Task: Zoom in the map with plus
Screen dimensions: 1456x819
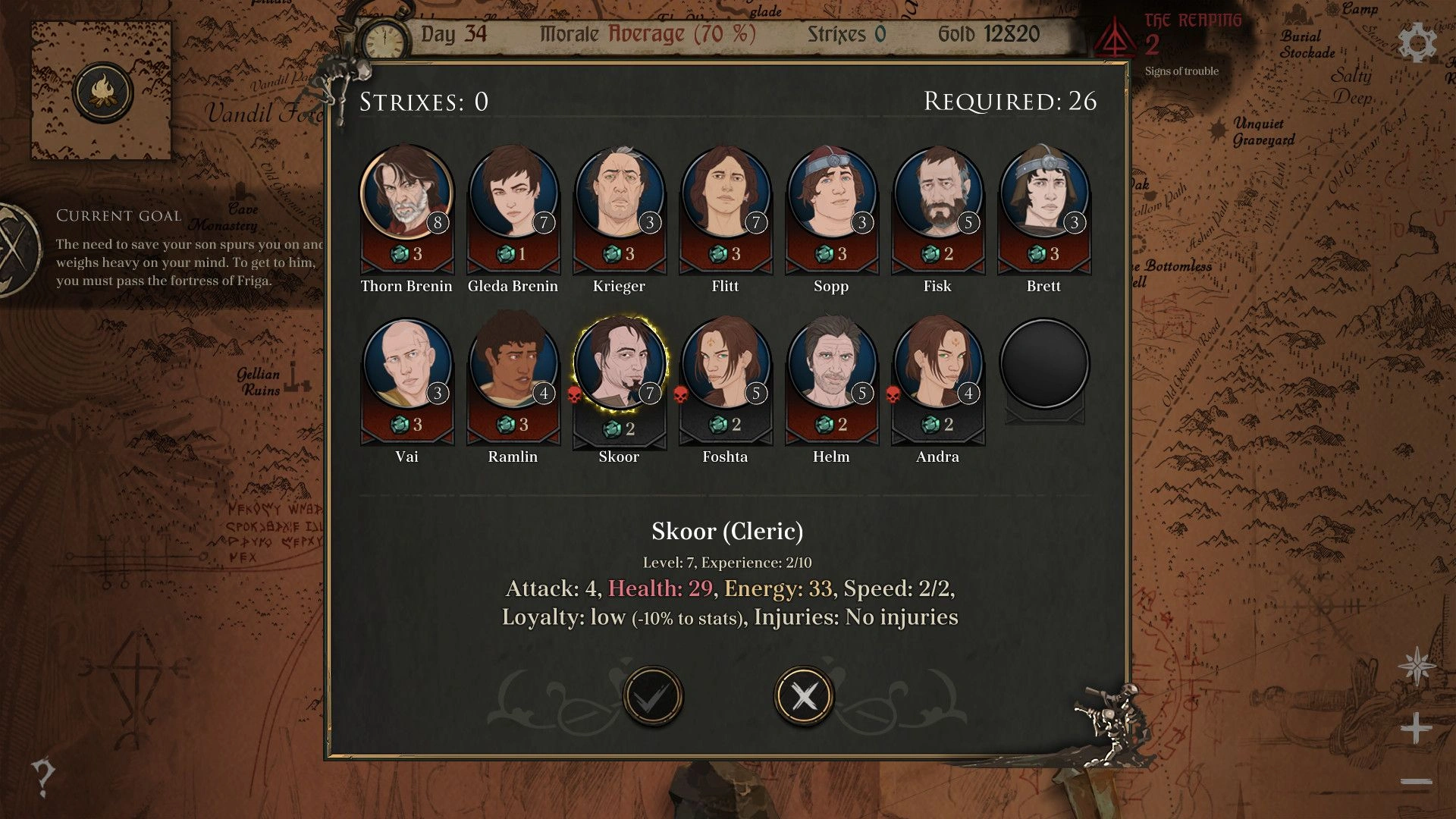Action: (x=1416, y=729)
